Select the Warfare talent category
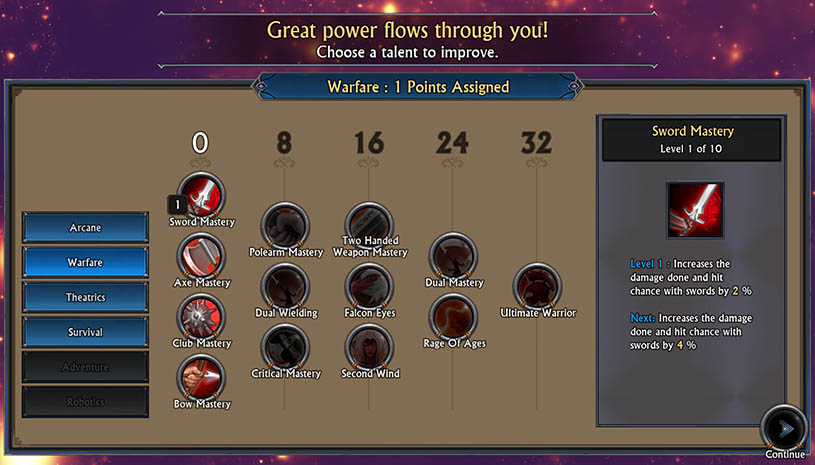The image size is (815, 465). (85, 262)
